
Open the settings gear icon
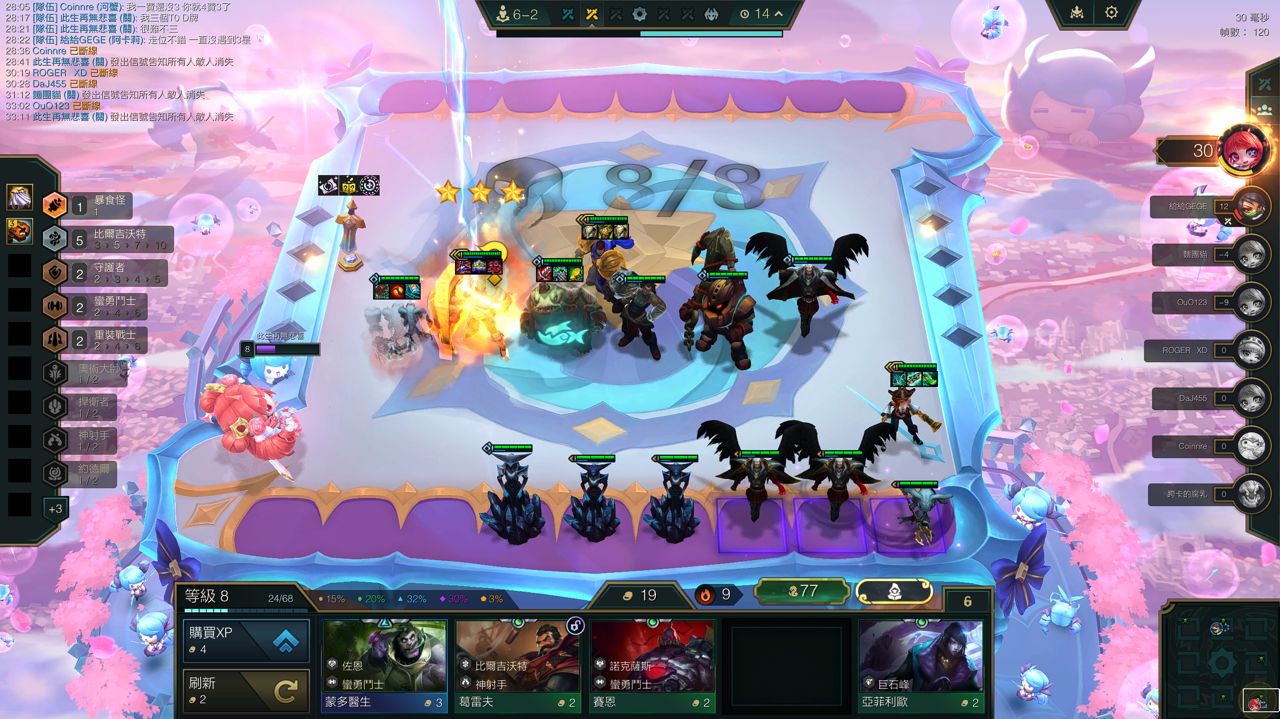click(x=1111, y=13)
